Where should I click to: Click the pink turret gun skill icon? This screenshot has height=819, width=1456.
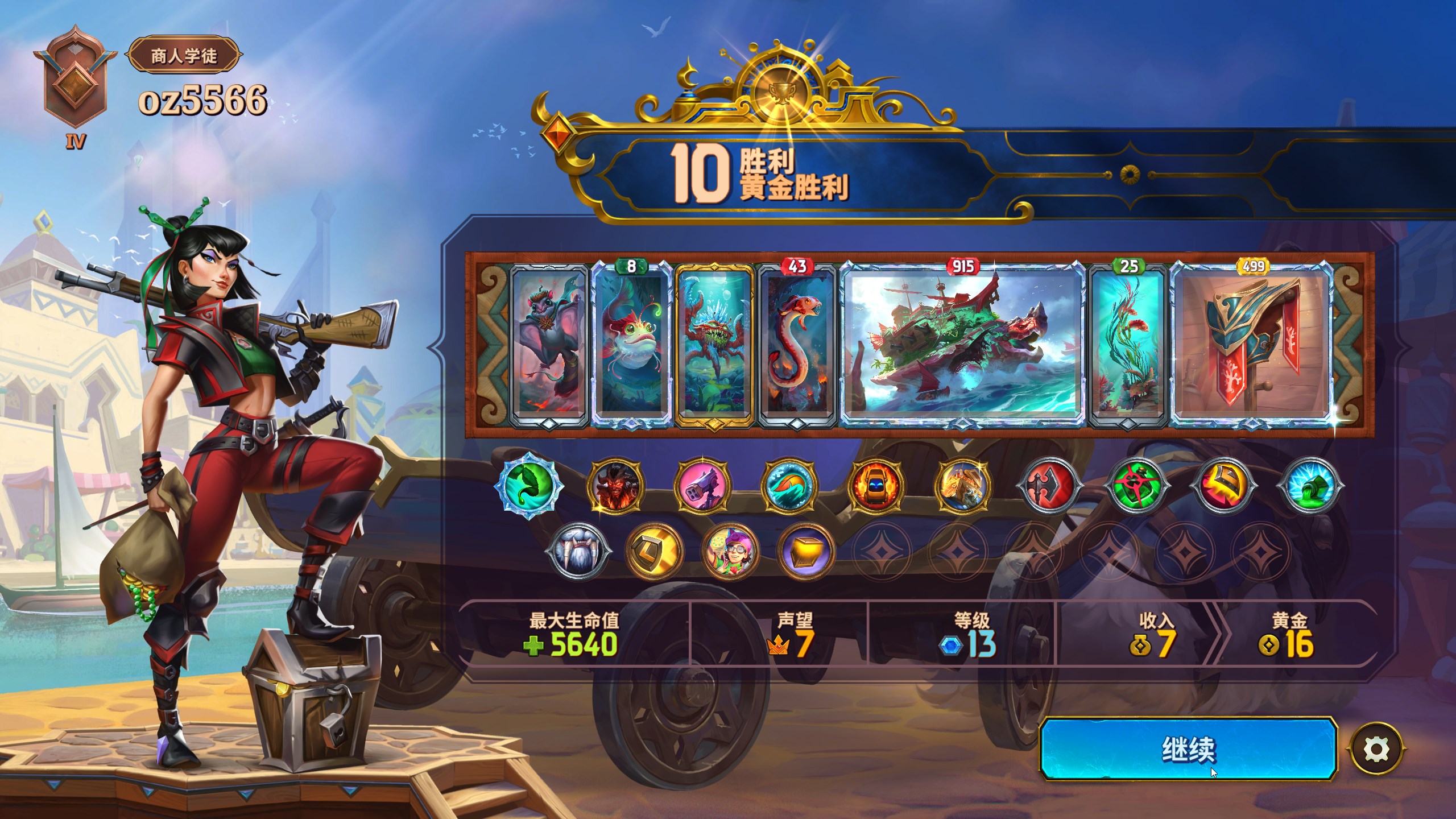pyautogui.click(x=702, y=486)
